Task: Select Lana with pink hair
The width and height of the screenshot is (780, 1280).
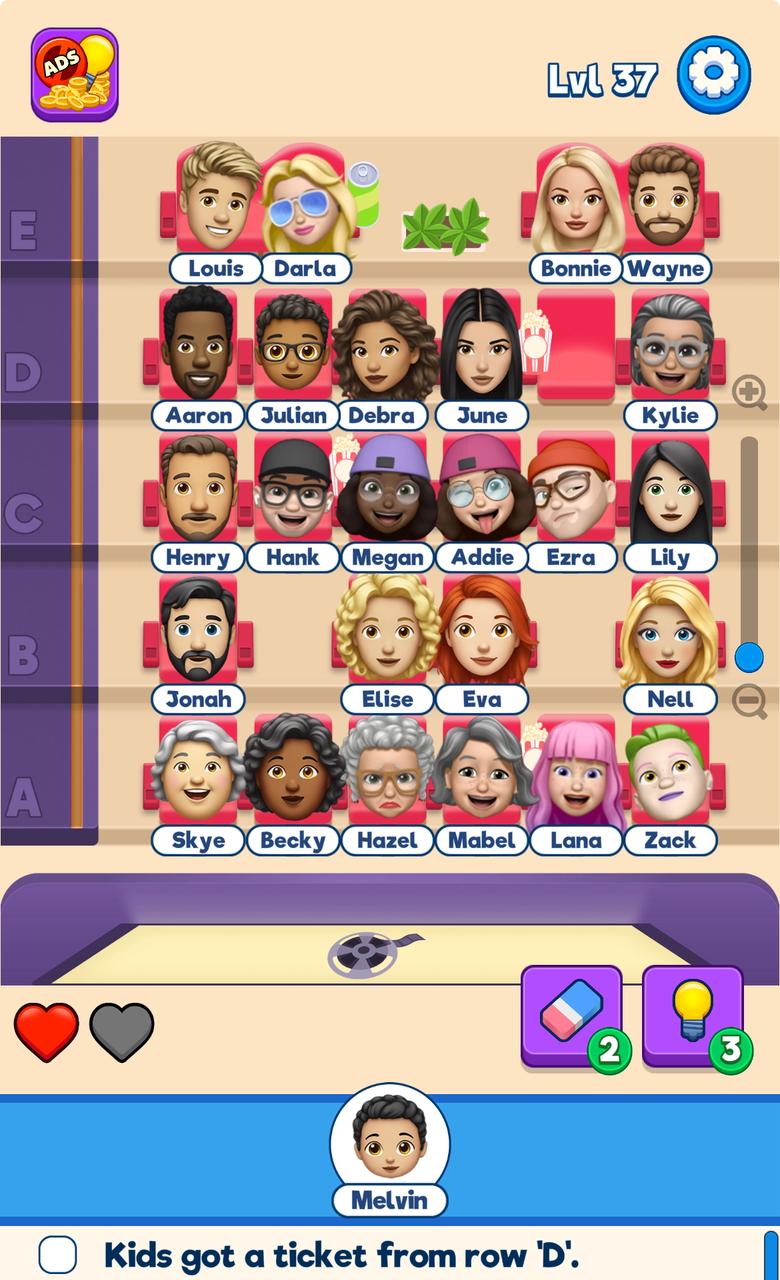Action: (x=576, y=774)
